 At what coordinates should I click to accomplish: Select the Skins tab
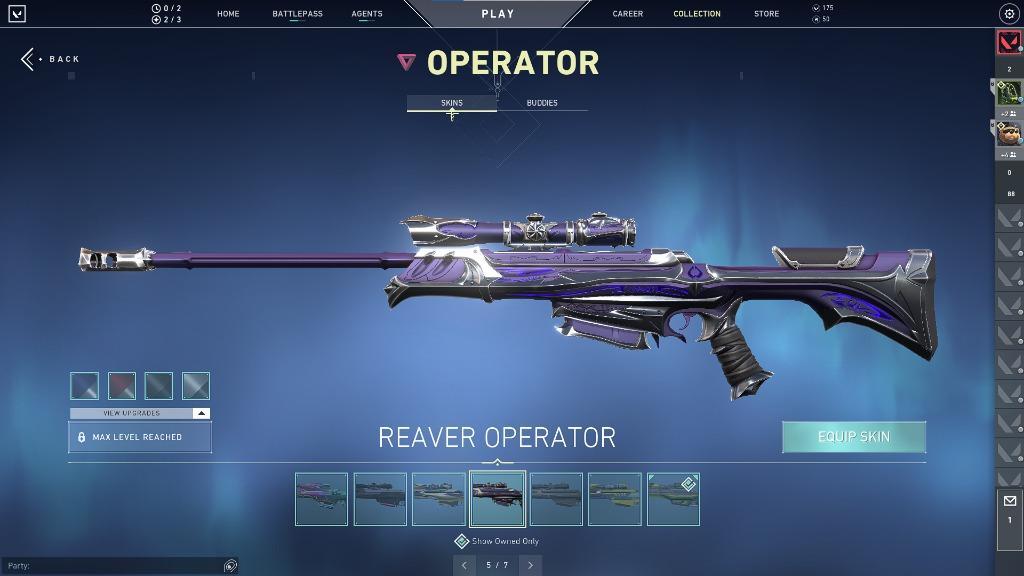coord(452,103)
